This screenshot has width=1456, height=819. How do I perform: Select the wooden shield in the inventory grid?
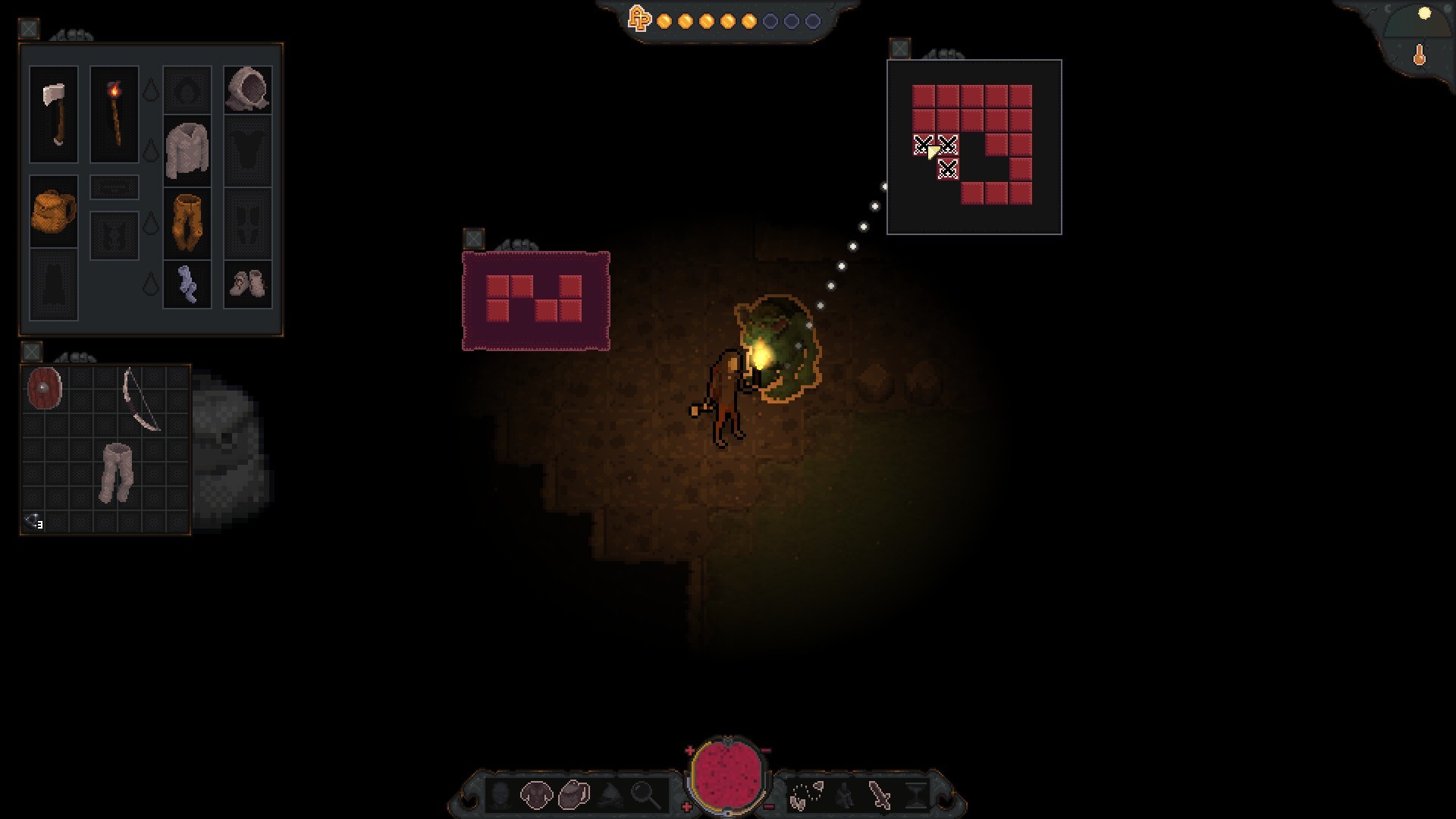(x=44, y=387)
